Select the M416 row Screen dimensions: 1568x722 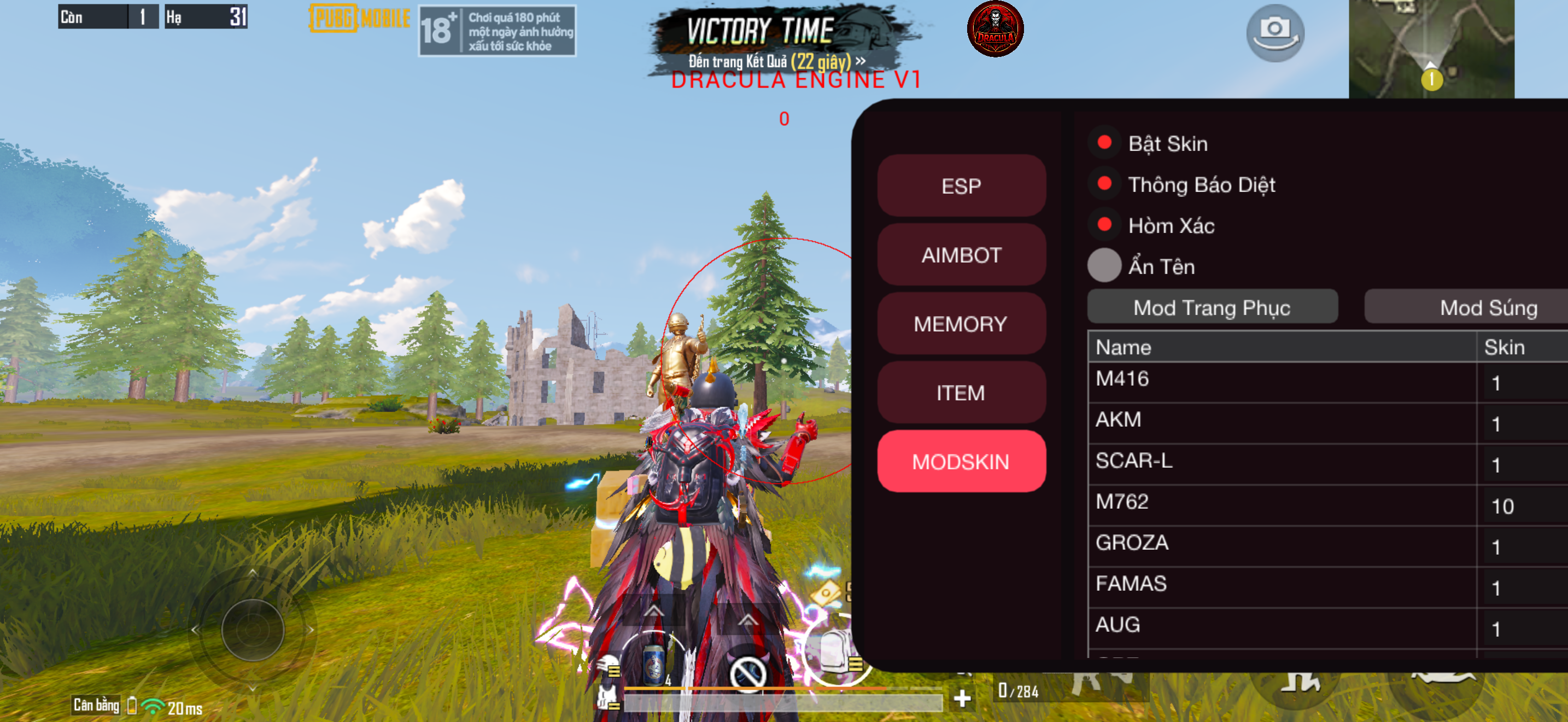(1282, 381)
